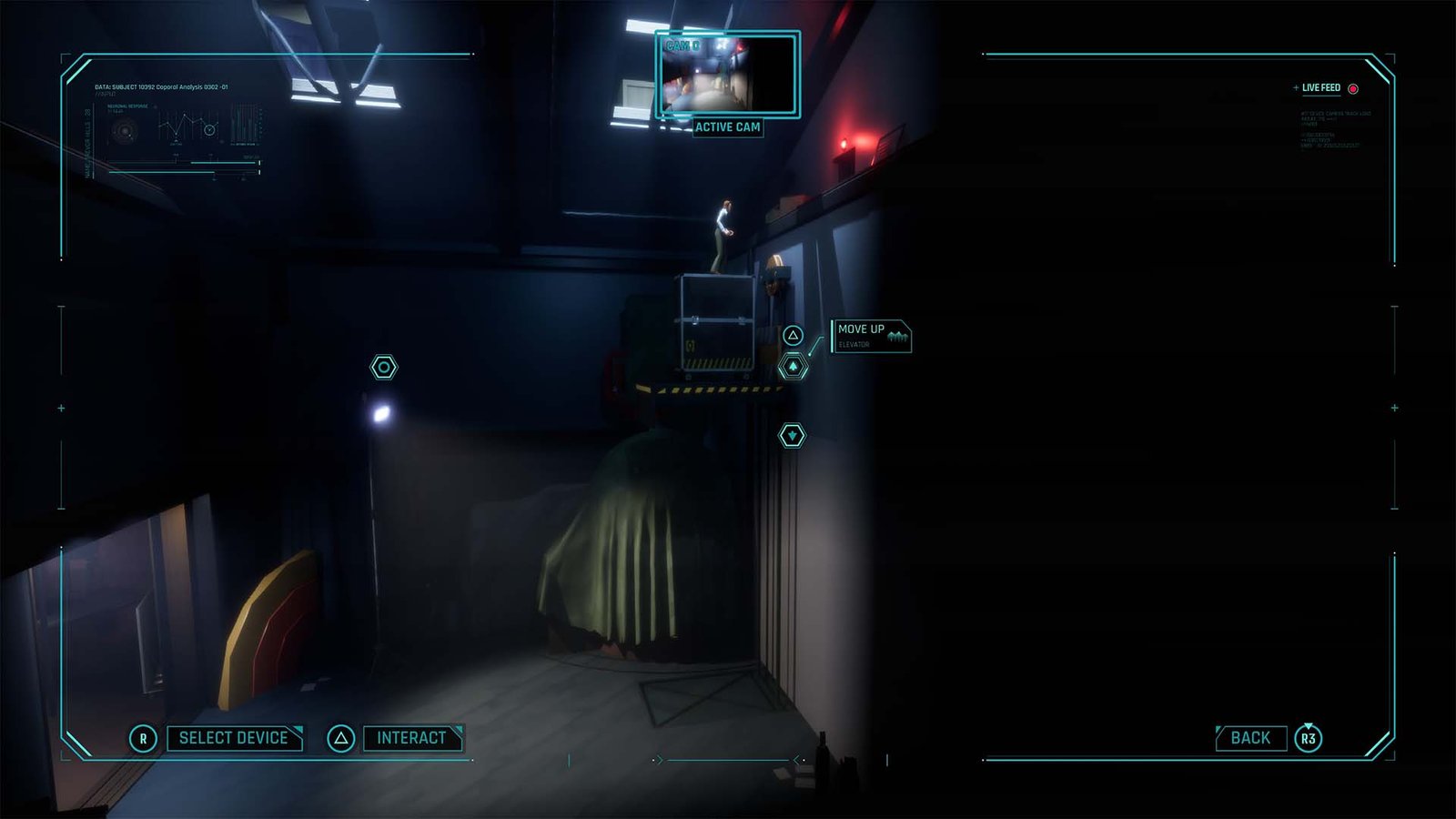
Task: Open the Live Feed panel header
Action: coord(1322,88)
